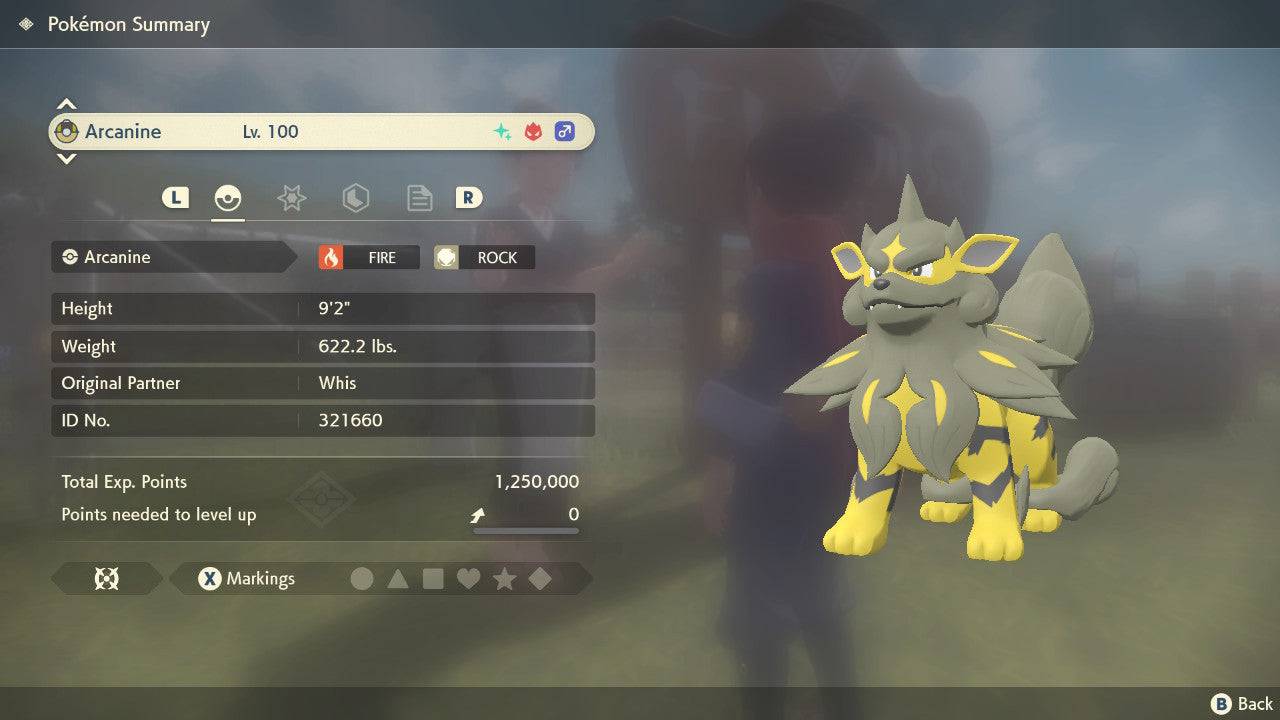Toggle the circle marking
This screenshot has width=1280, height=720.
point(362,578)
